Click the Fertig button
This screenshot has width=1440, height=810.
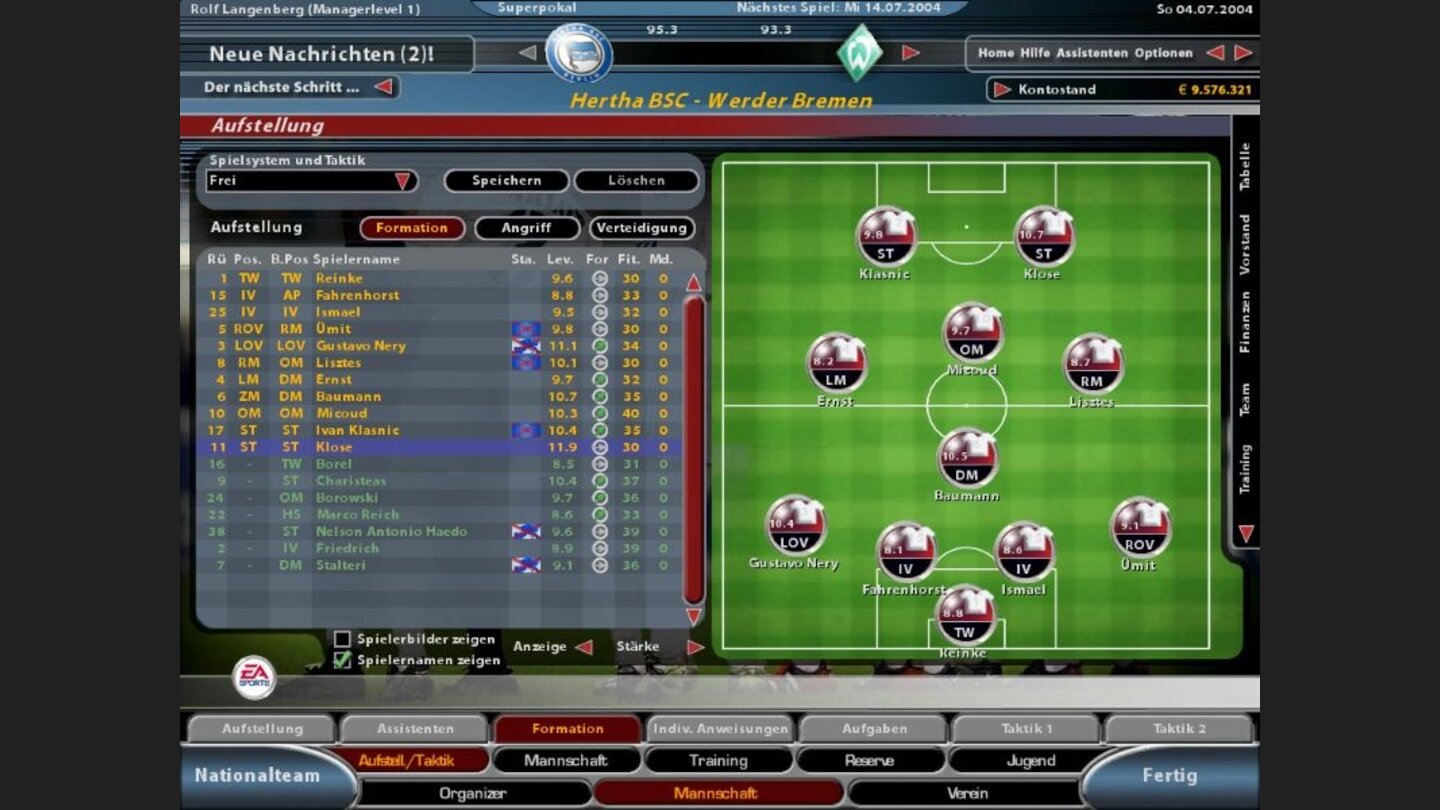click(1170, 775)
